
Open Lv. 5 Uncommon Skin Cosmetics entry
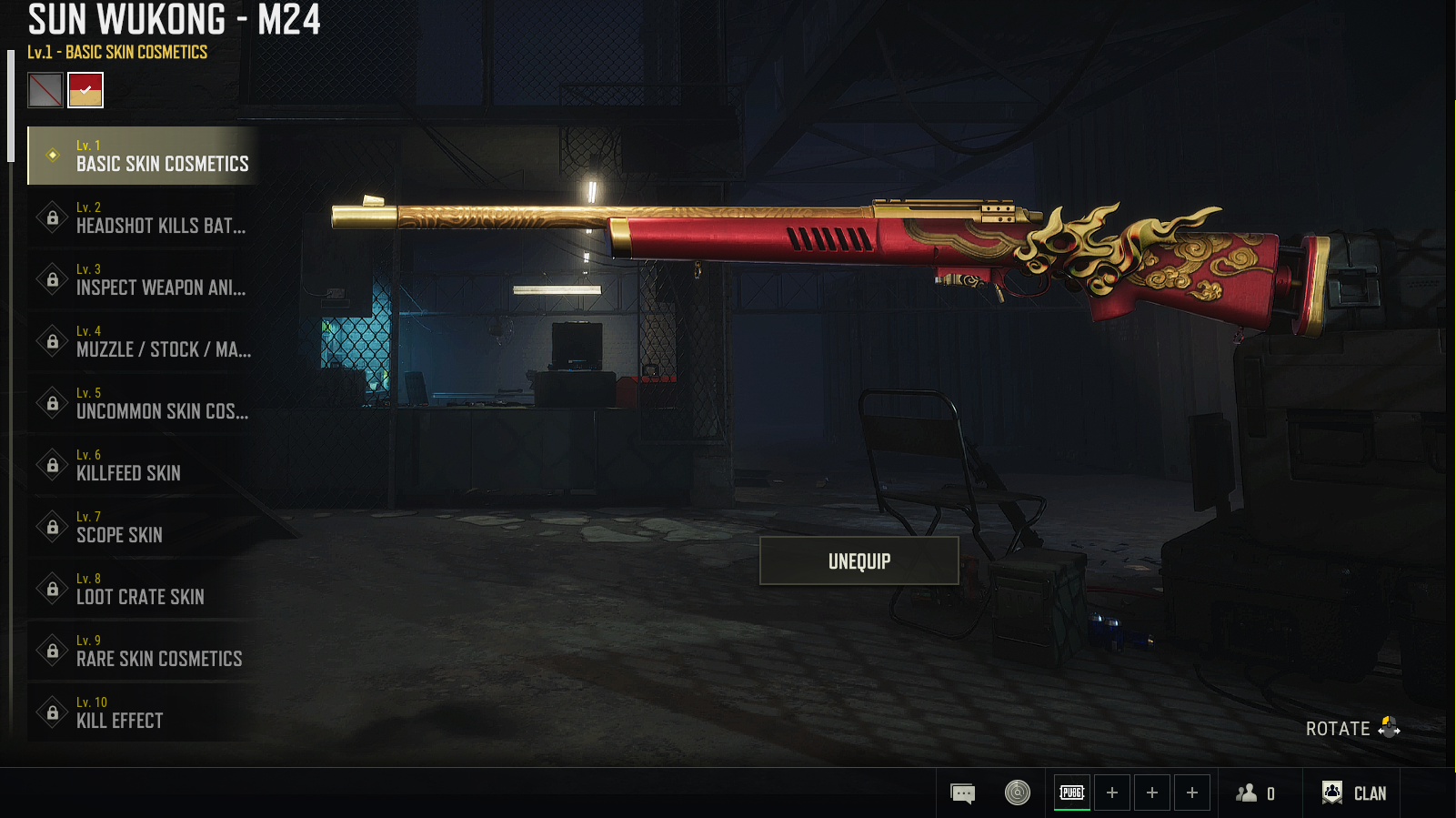pyautogui.click(x=144, y=403)
